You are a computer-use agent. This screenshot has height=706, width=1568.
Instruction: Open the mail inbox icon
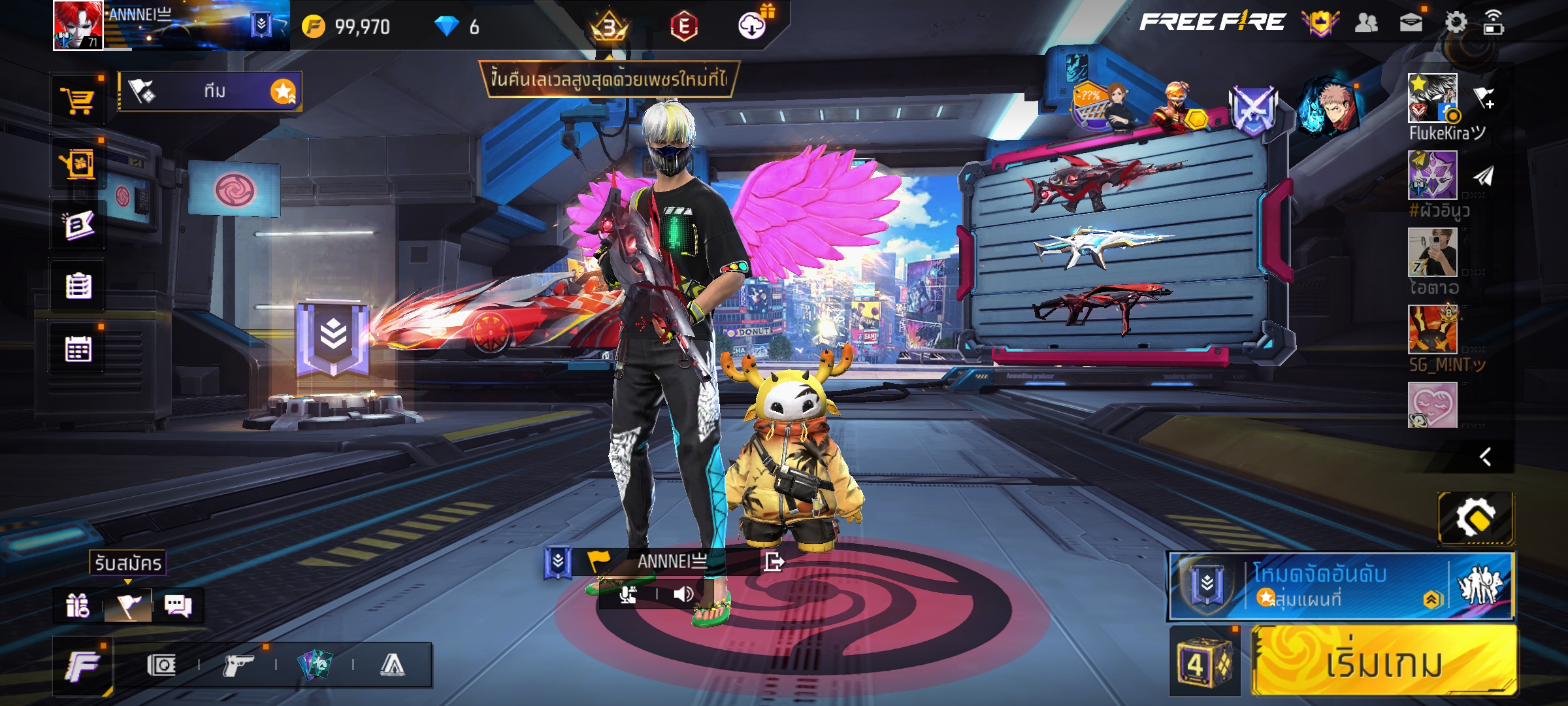coord(1411,24)
